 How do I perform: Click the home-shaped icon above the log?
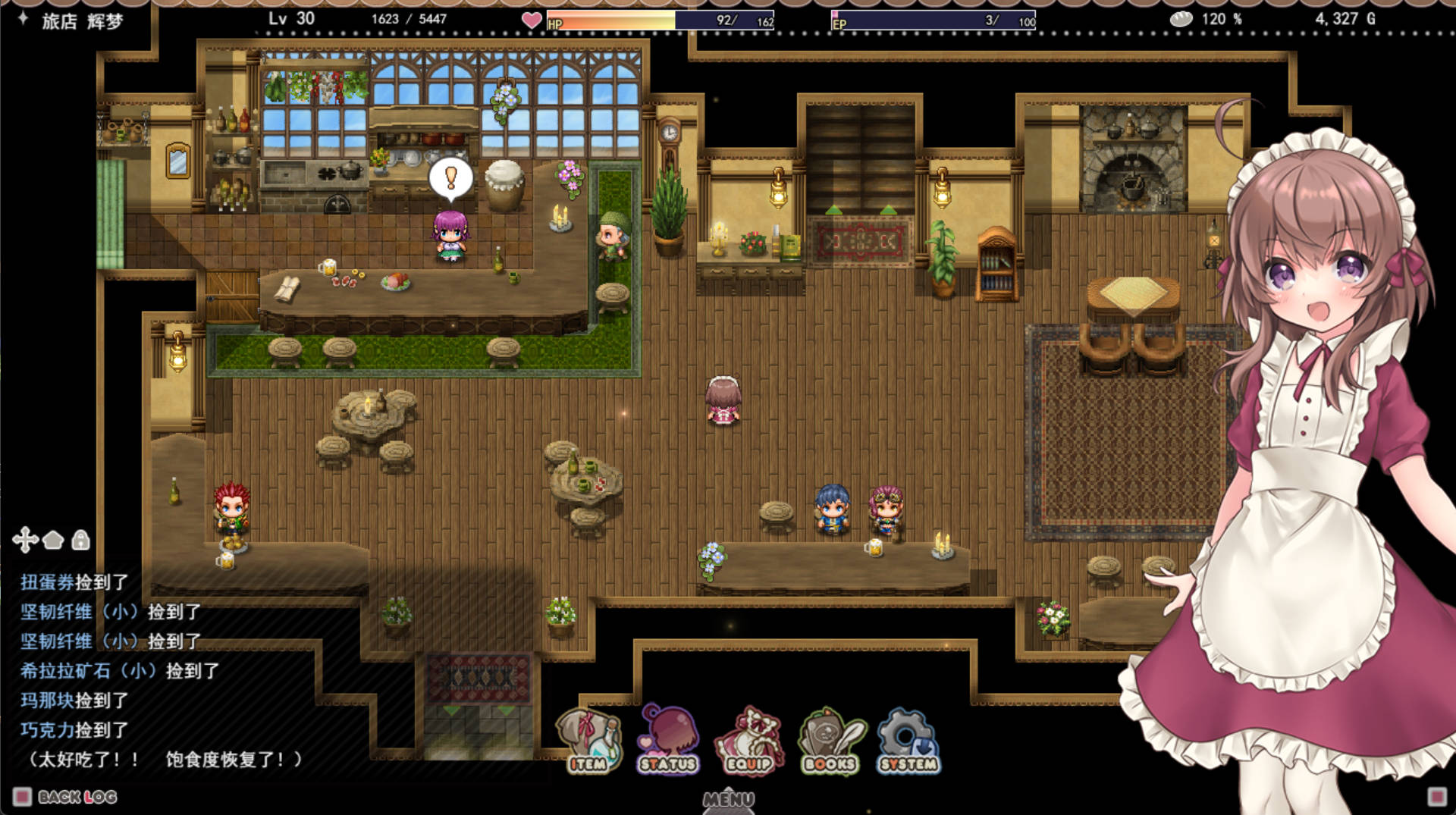click(53, 540)
